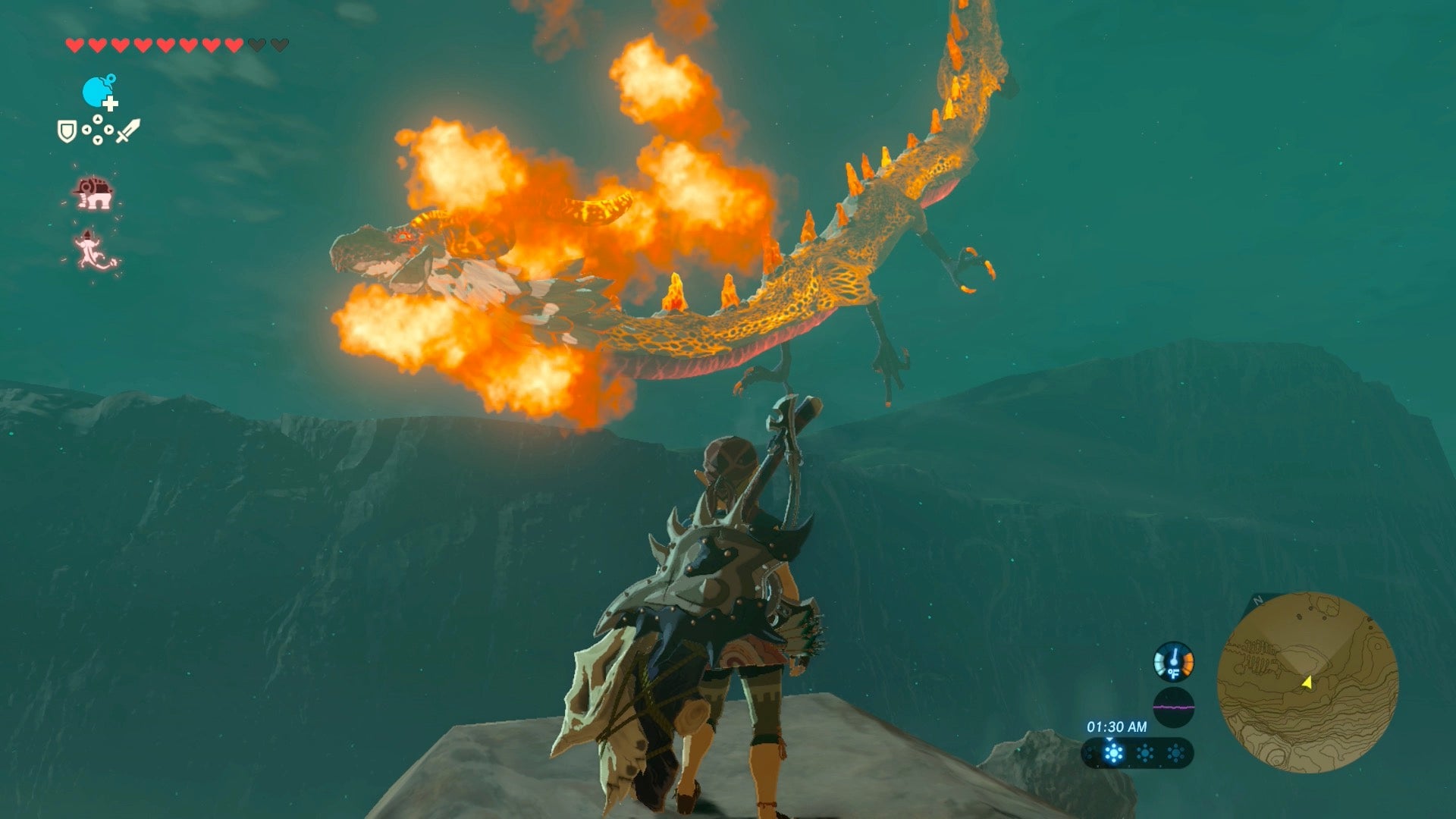Select the noise meter with the purple waveform
Screen dimensions: 1456x819
[x=1173, y=708]
